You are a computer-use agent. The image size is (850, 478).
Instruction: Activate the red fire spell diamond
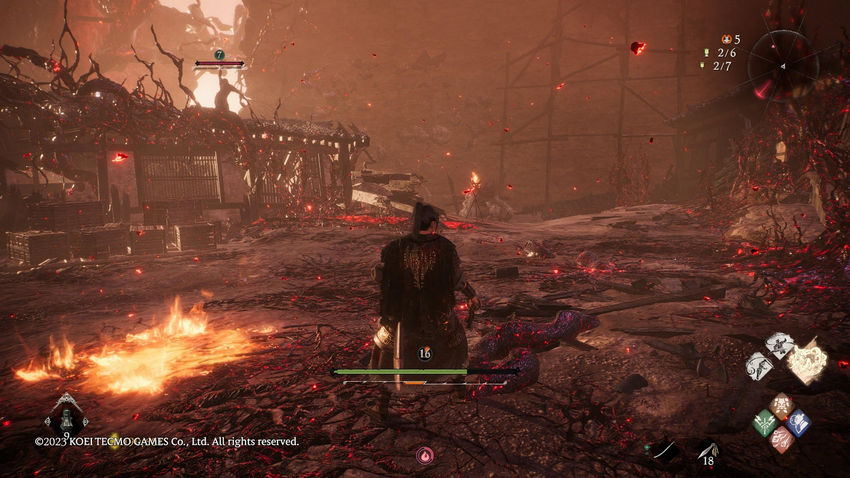(x=782, y=438)
